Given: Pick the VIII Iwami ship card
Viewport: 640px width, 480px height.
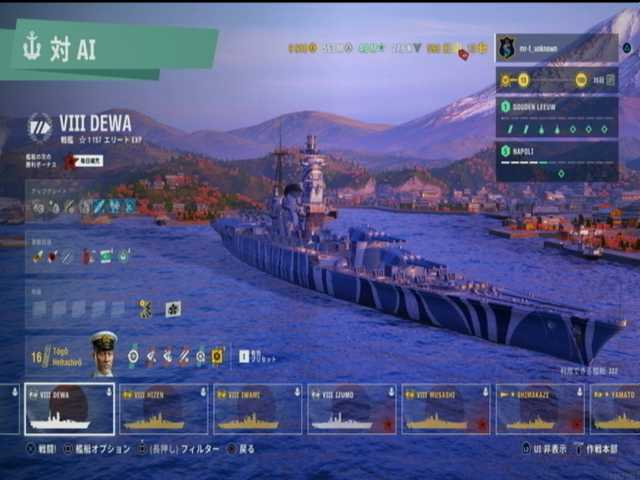Looking at the screenshot, I should coord(258,409).
